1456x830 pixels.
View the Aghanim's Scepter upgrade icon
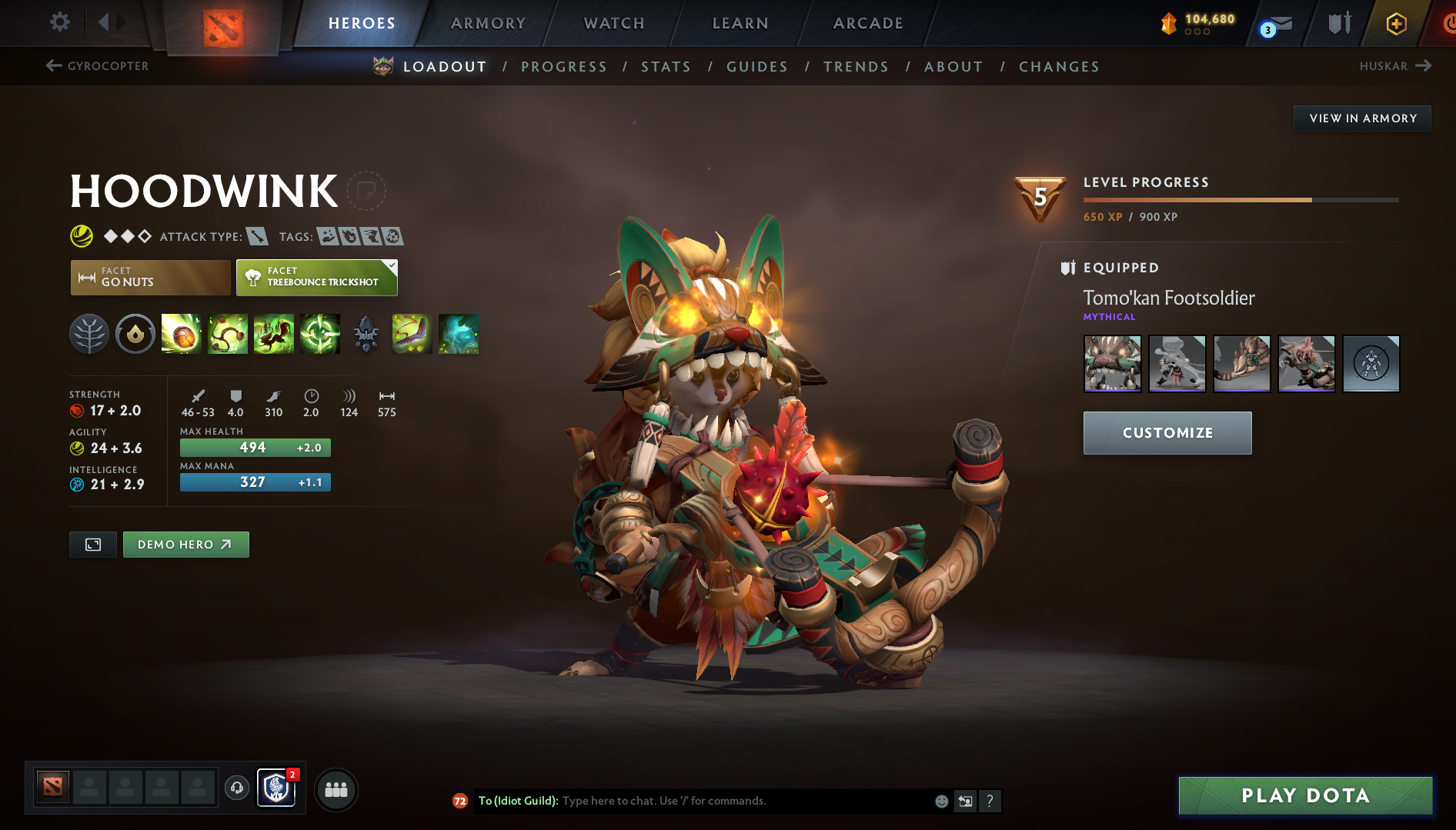point(366,334)
